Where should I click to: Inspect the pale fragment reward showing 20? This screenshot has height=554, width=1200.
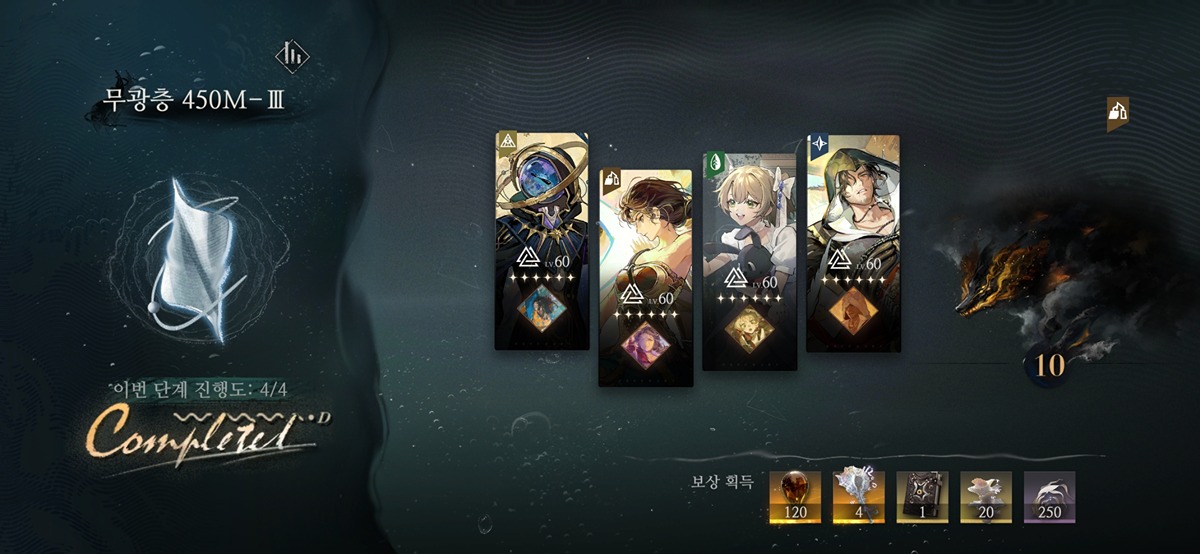point(986,497)
